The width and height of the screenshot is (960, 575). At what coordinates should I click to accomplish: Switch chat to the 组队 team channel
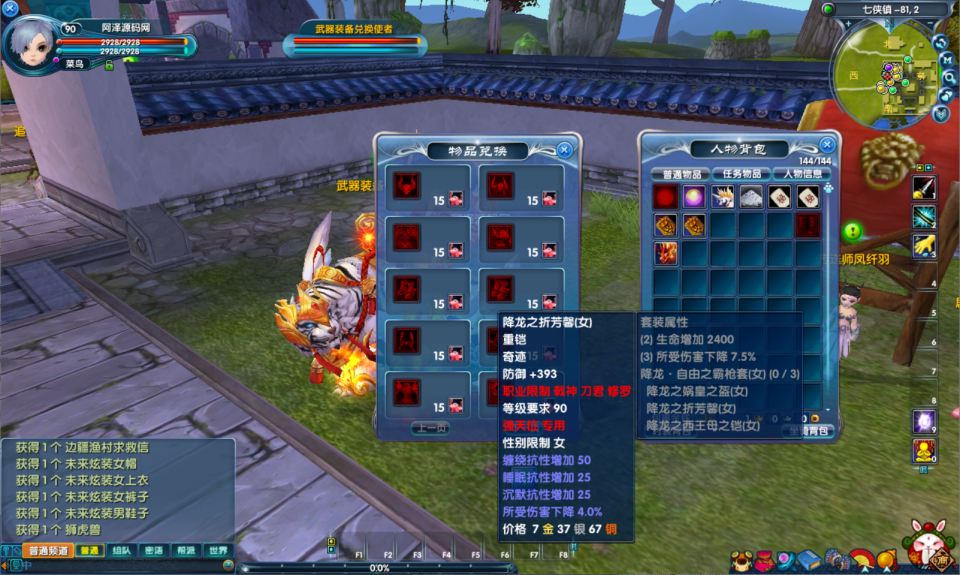pyautogui.click(x=121, y=551)
